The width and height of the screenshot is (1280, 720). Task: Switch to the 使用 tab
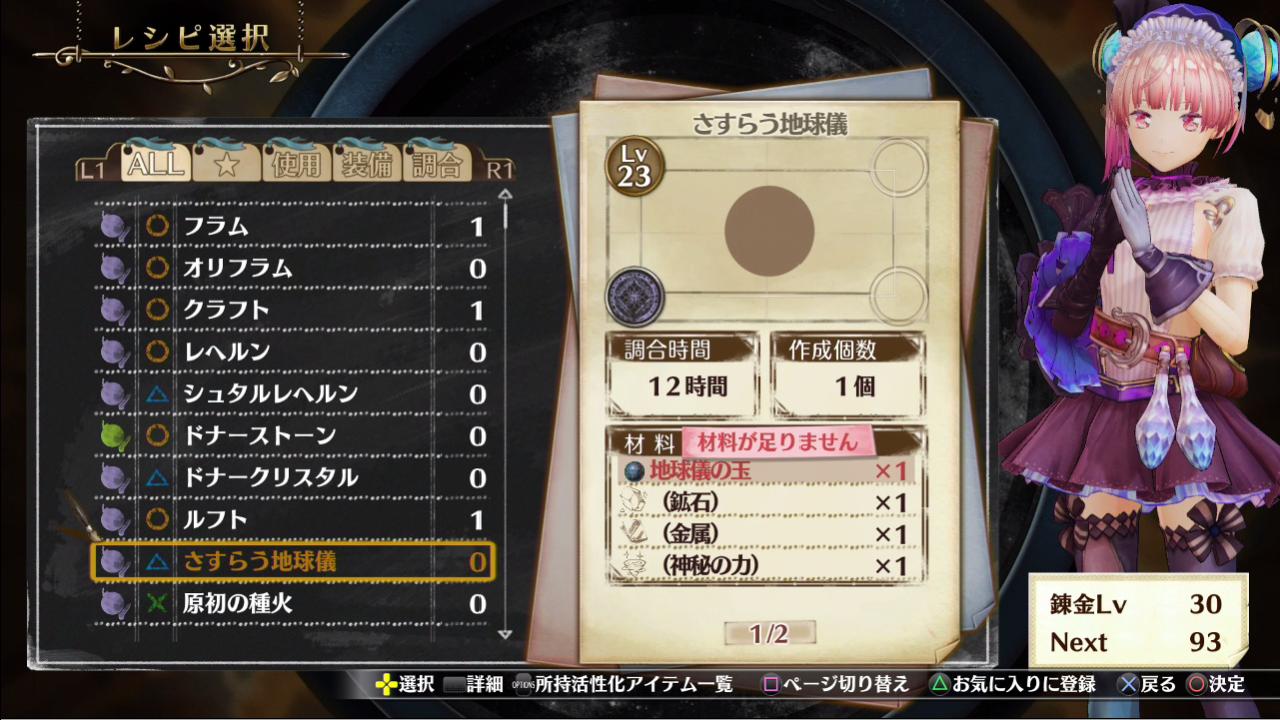297,163
